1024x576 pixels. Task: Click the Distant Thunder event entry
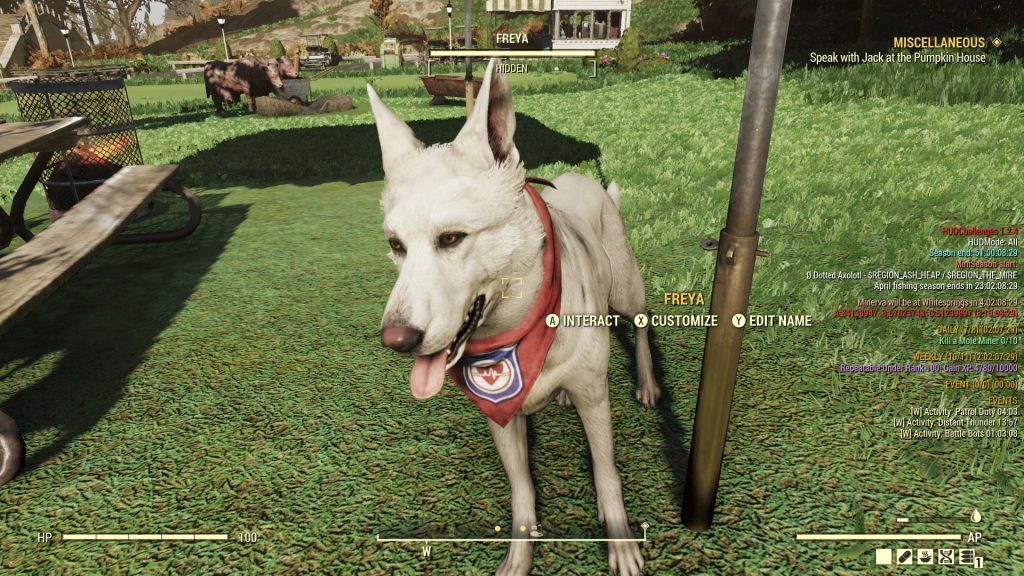coord(954,422)
